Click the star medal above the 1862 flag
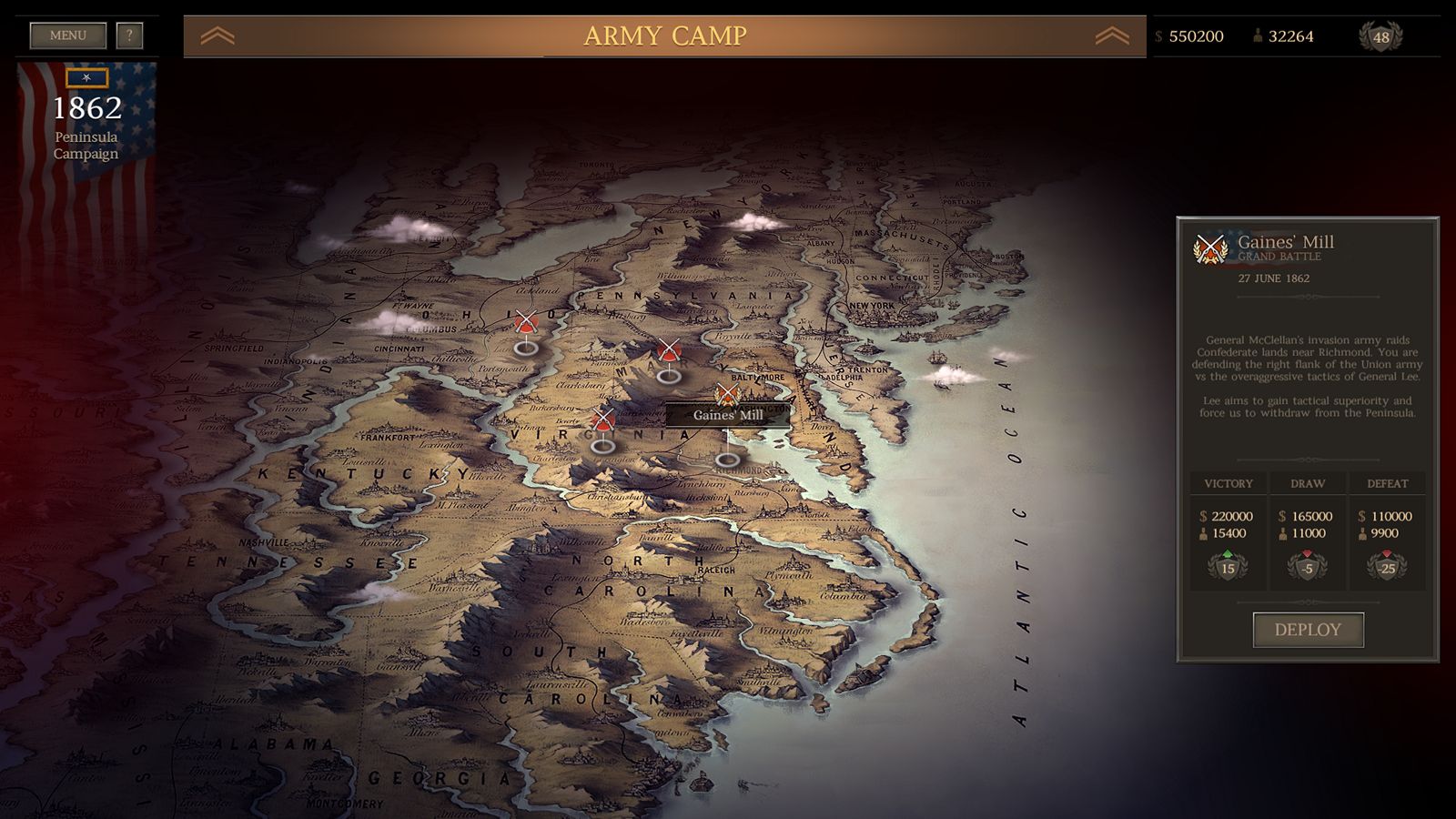The height and width of the screenshot is (819, 1456). click(x=86, y=78)
